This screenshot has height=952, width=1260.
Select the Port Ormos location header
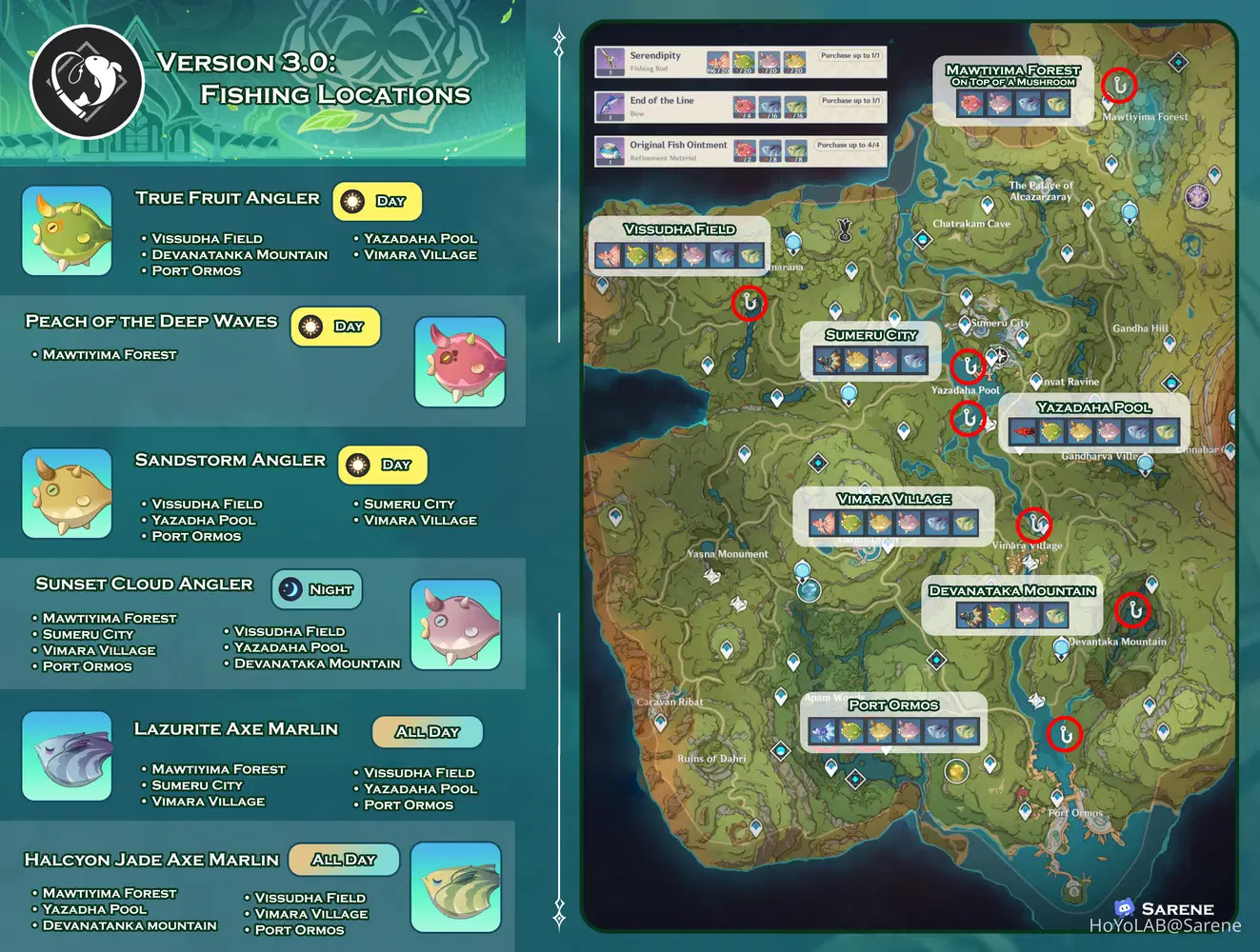click(892, 705)
